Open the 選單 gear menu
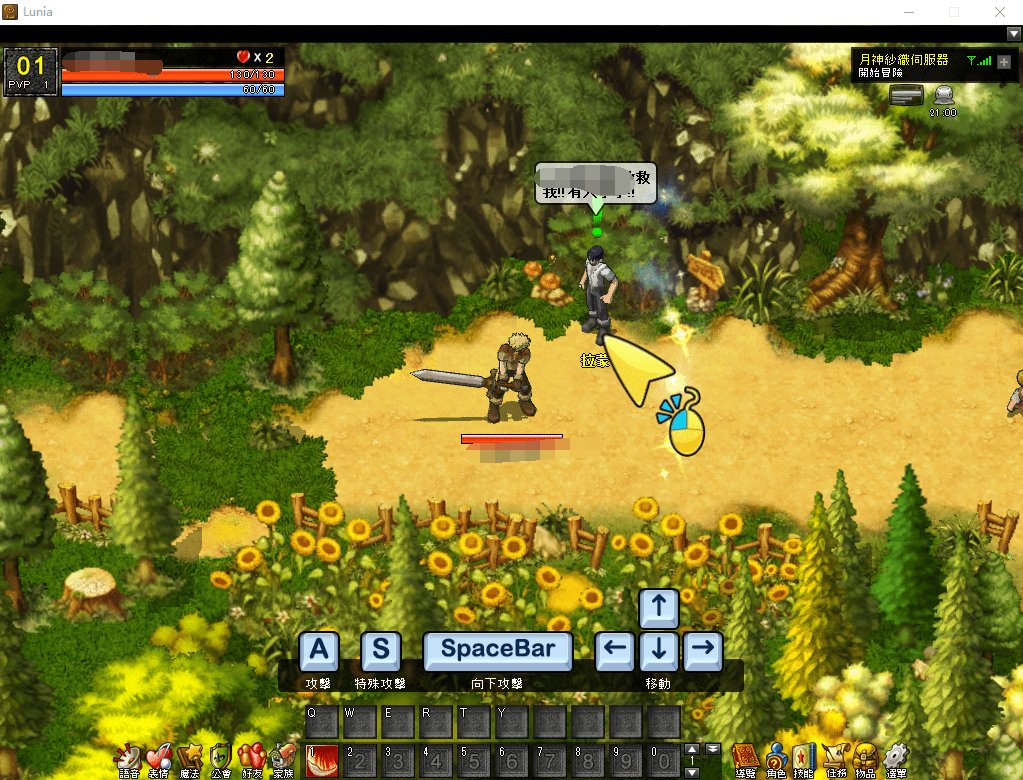 coord(896,759)
